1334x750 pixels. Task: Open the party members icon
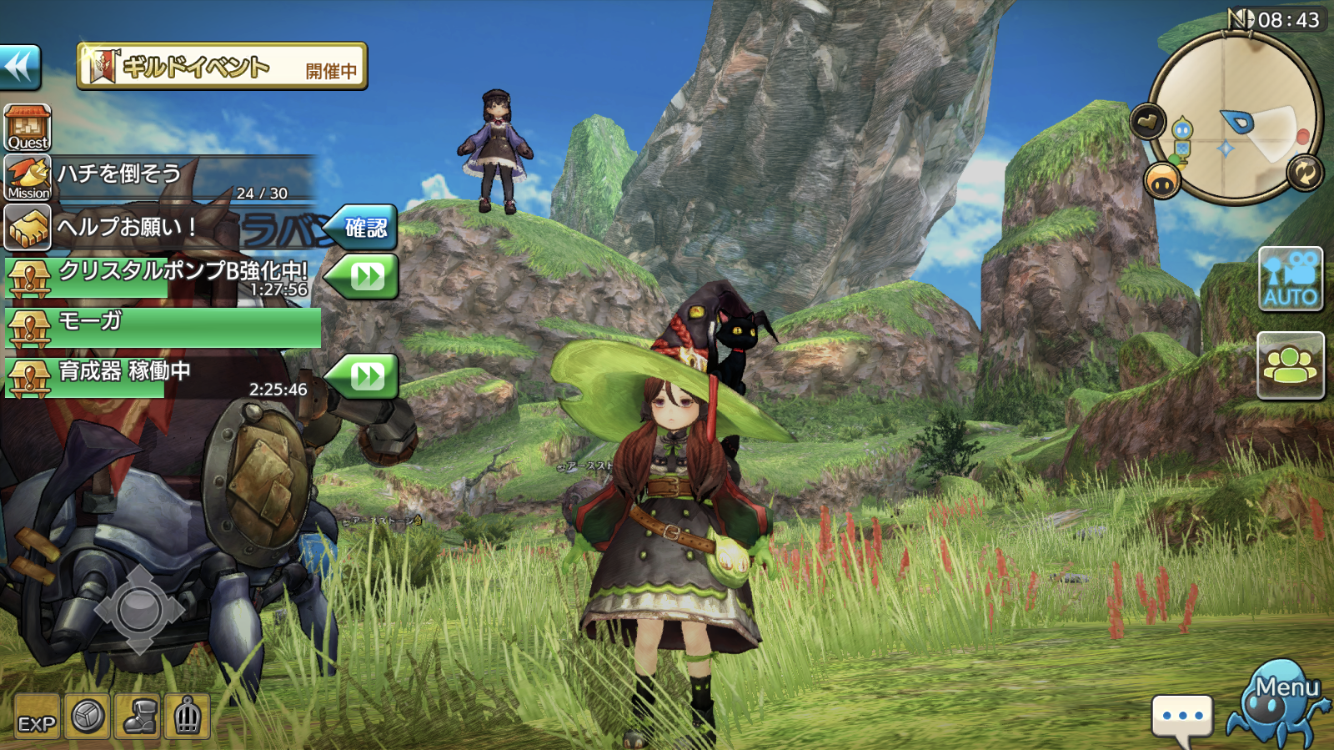(x=1290, y=366)
